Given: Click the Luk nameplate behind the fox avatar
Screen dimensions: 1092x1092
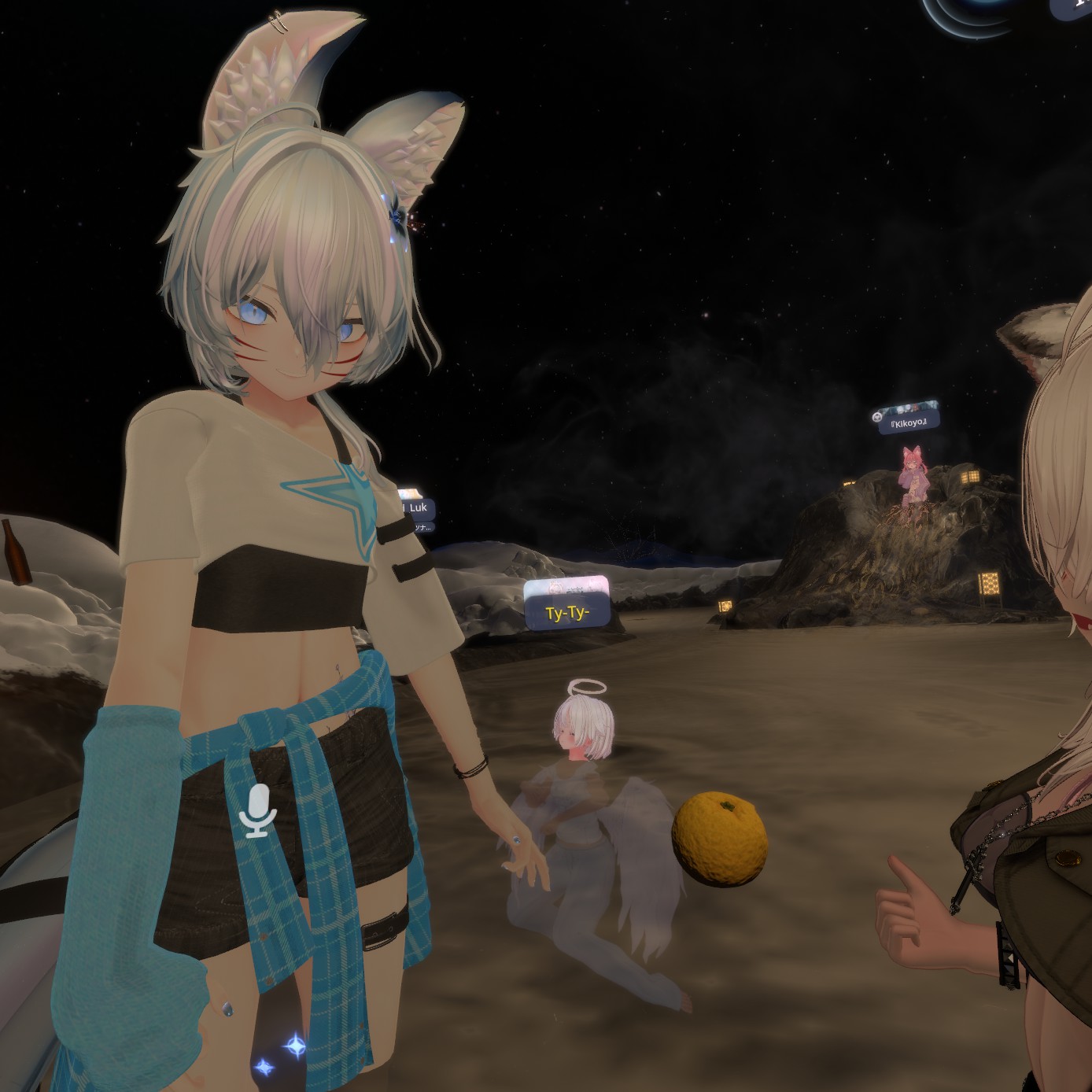Looking at the screenshot, I should pos(417,508).
